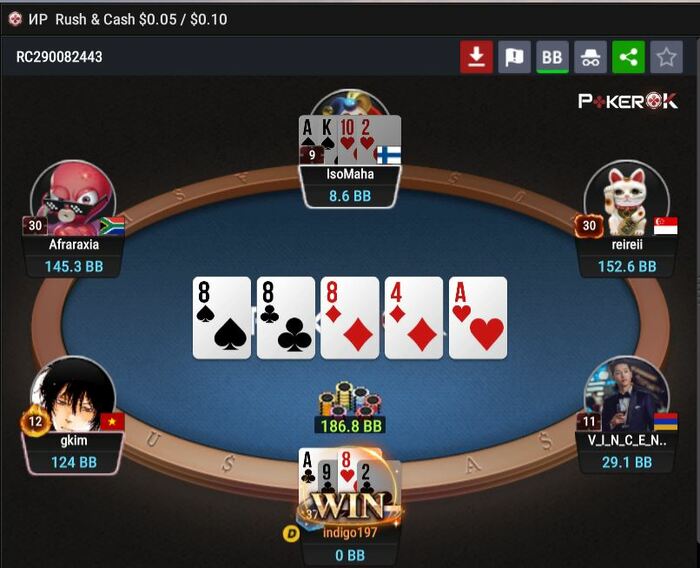Click the incognito spy icon button

590,57
